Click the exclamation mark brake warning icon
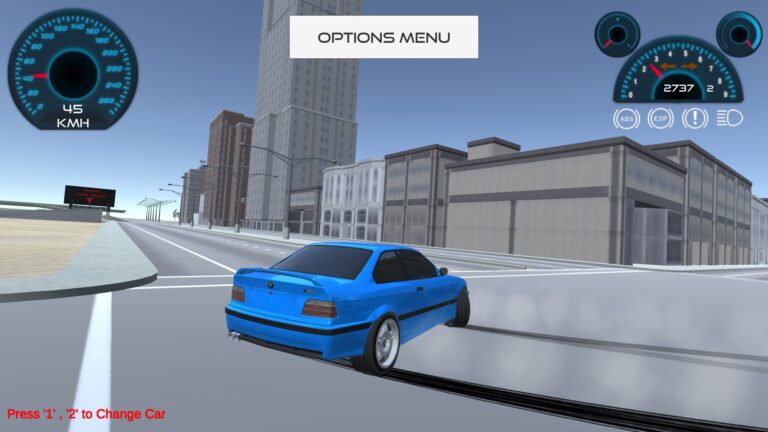 [694, 119]
